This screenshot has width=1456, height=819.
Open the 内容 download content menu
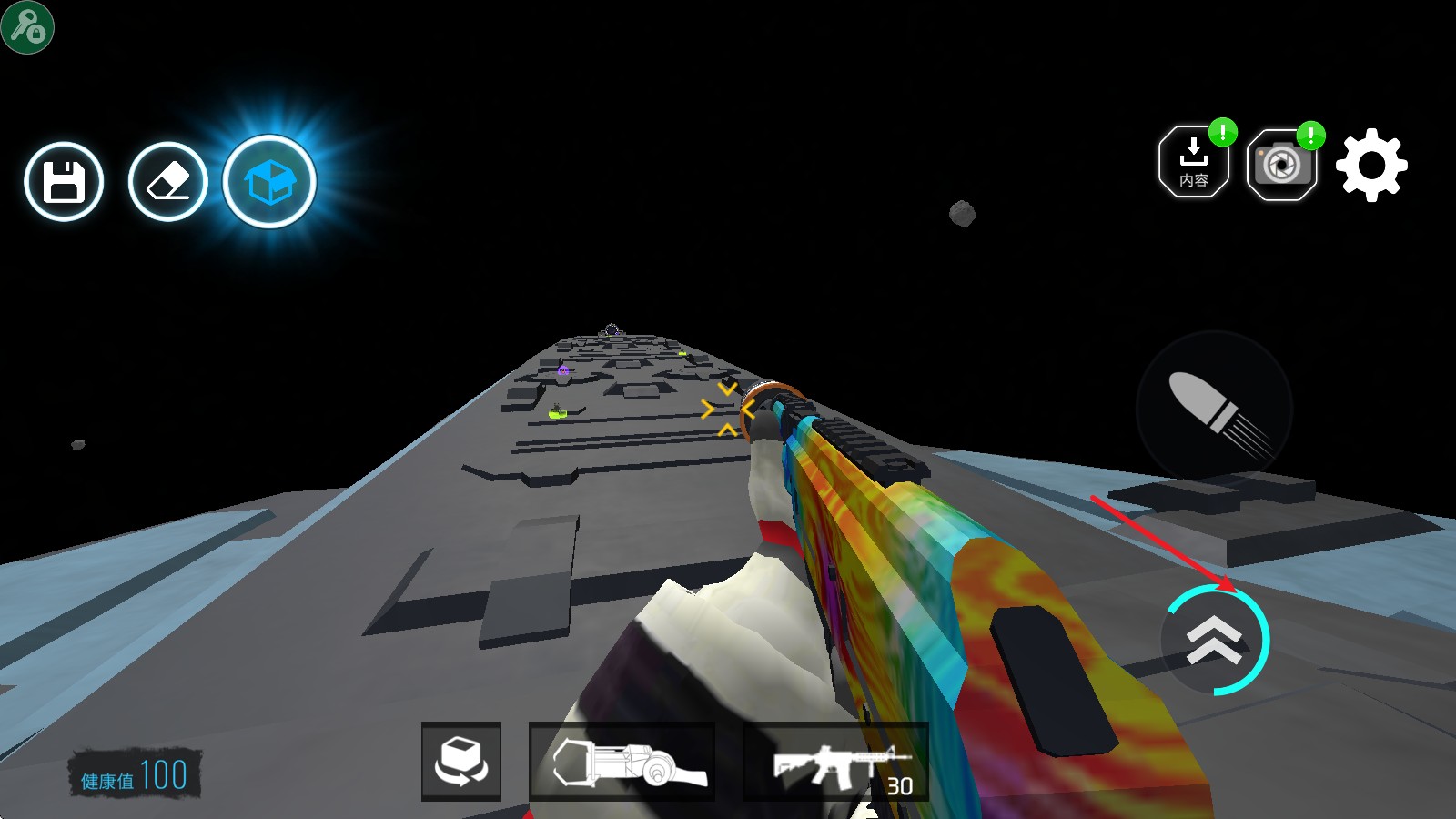[x=1193, y=163]
